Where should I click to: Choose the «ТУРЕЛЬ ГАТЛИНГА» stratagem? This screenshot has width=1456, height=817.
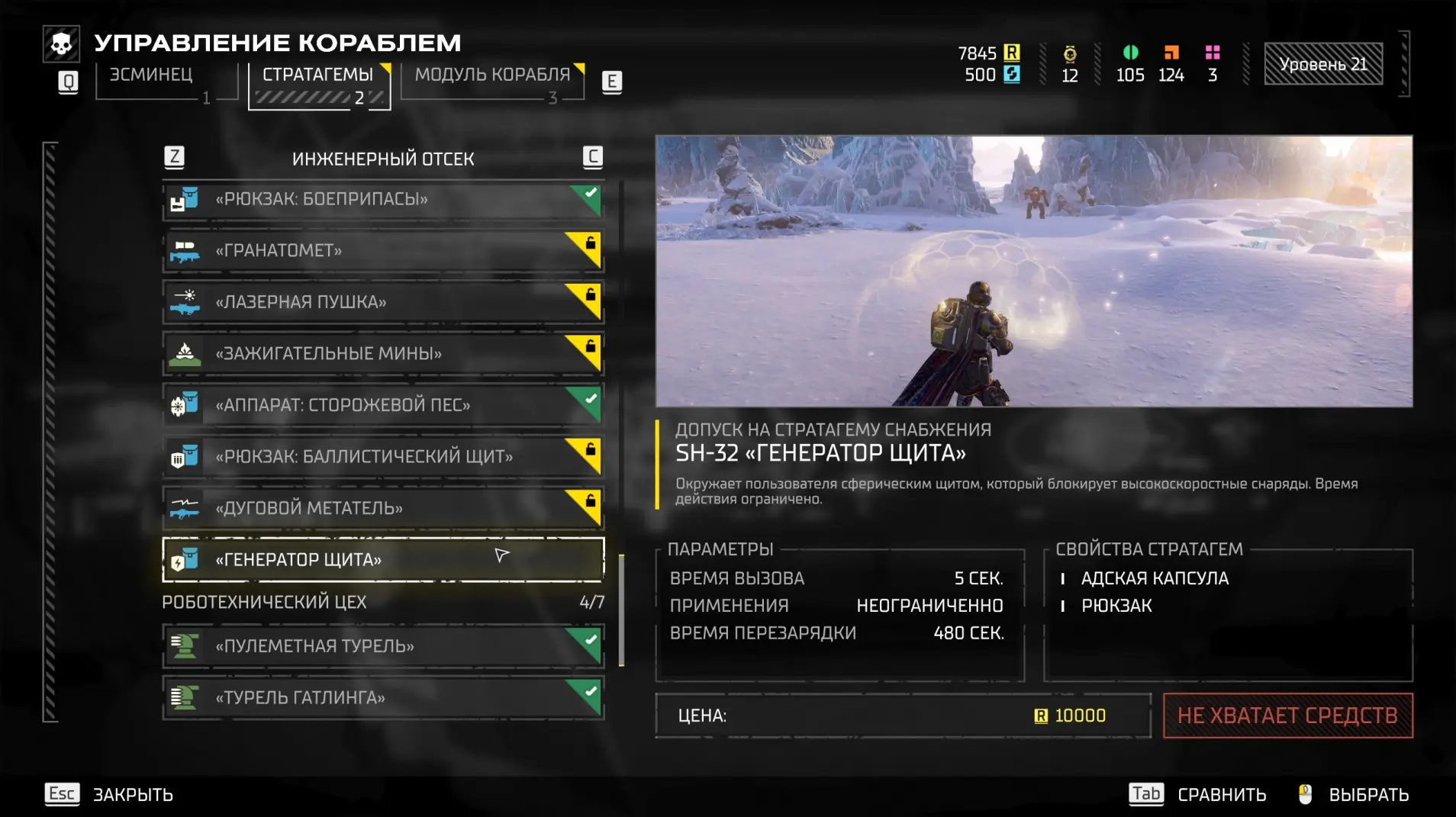tap(382, 698)
